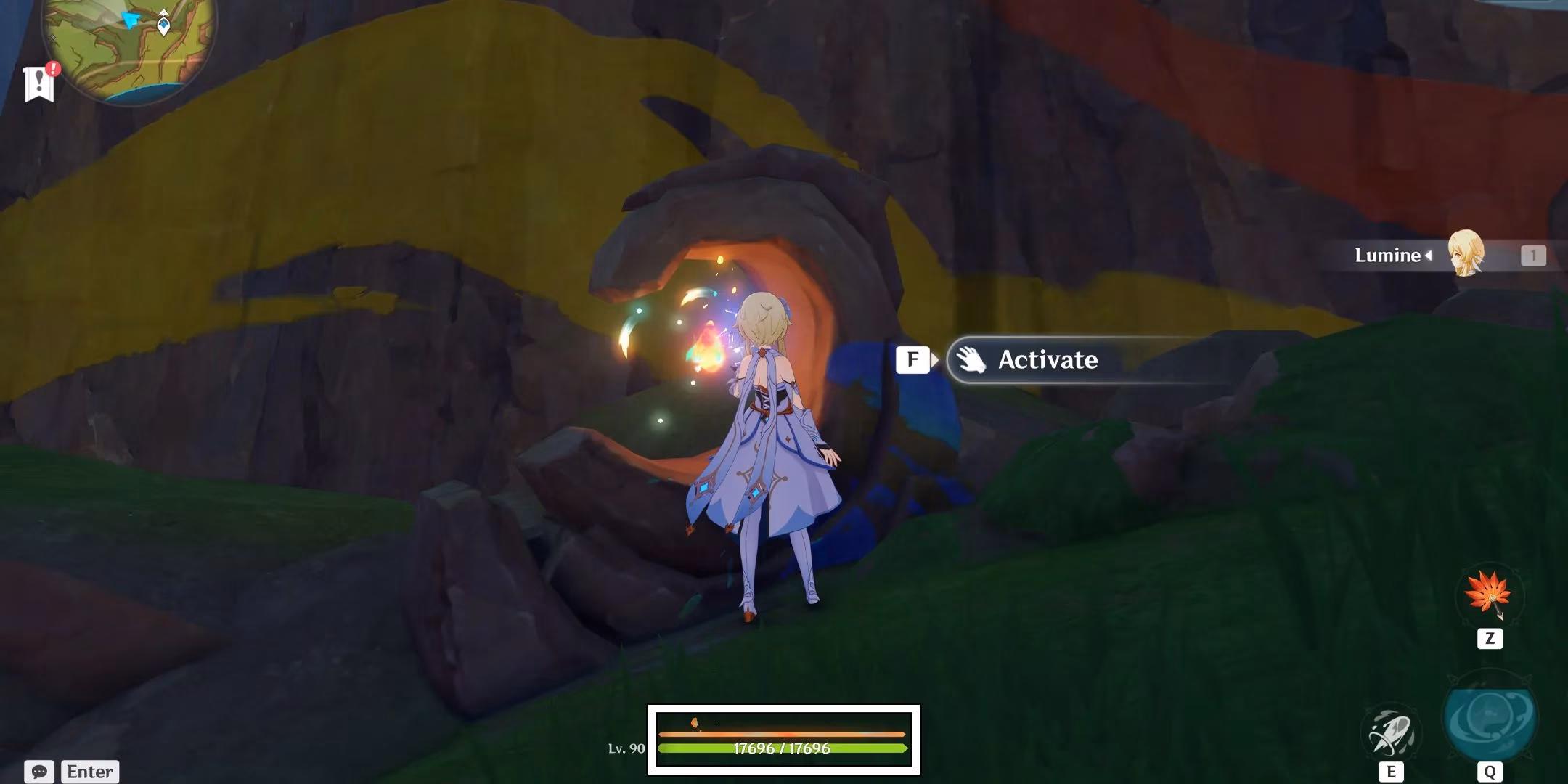Image resolution: width=1568 pixels, height=784 pixels.
Task: Click the orange boss health bar
Action: [785, 735]
